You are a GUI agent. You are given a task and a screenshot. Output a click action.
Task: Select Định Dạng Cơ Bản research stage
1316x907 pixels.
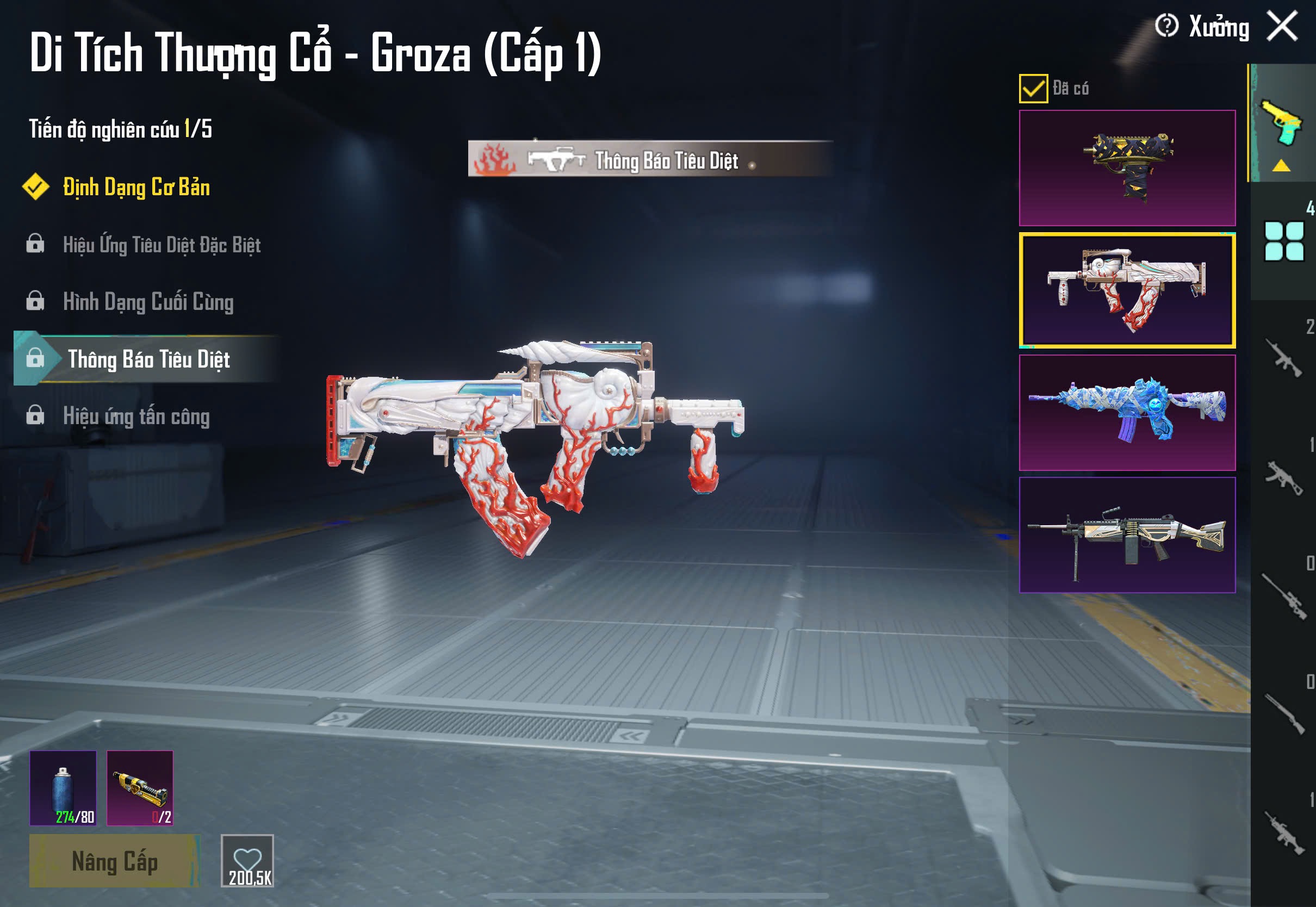136,188
